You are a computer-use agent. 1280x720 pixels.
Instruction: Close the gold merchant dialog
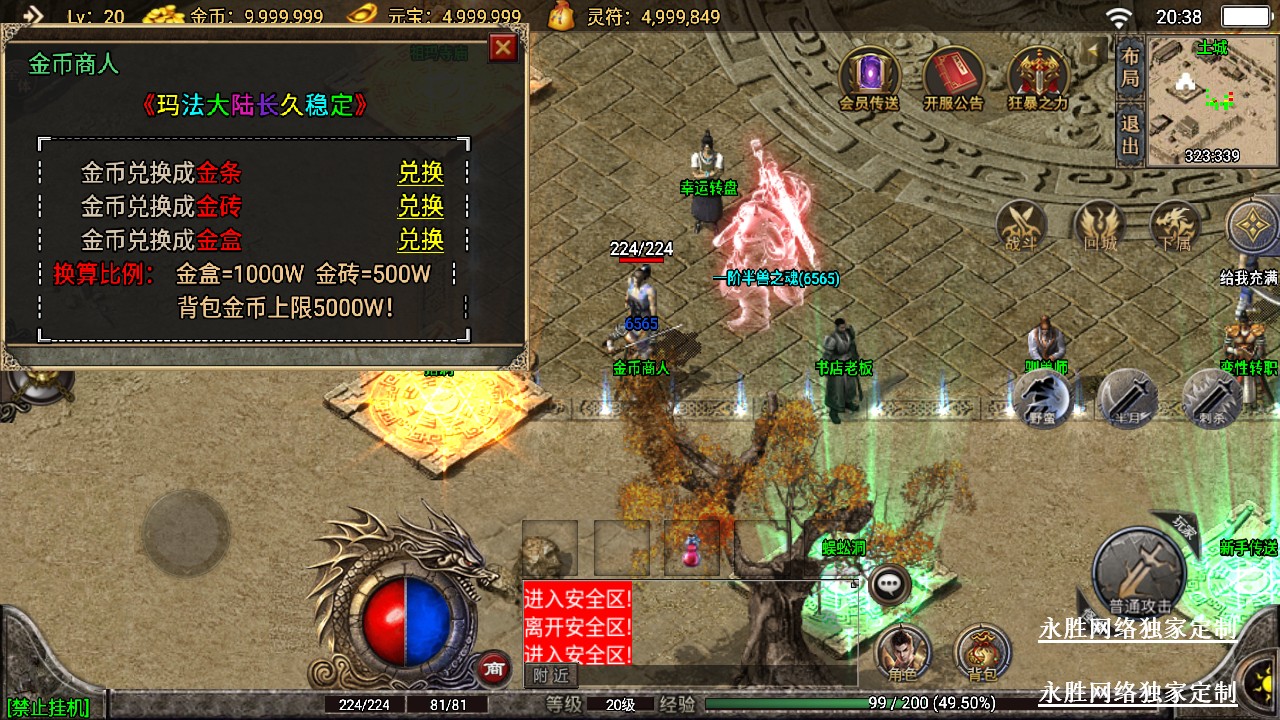tap(503, 48)
